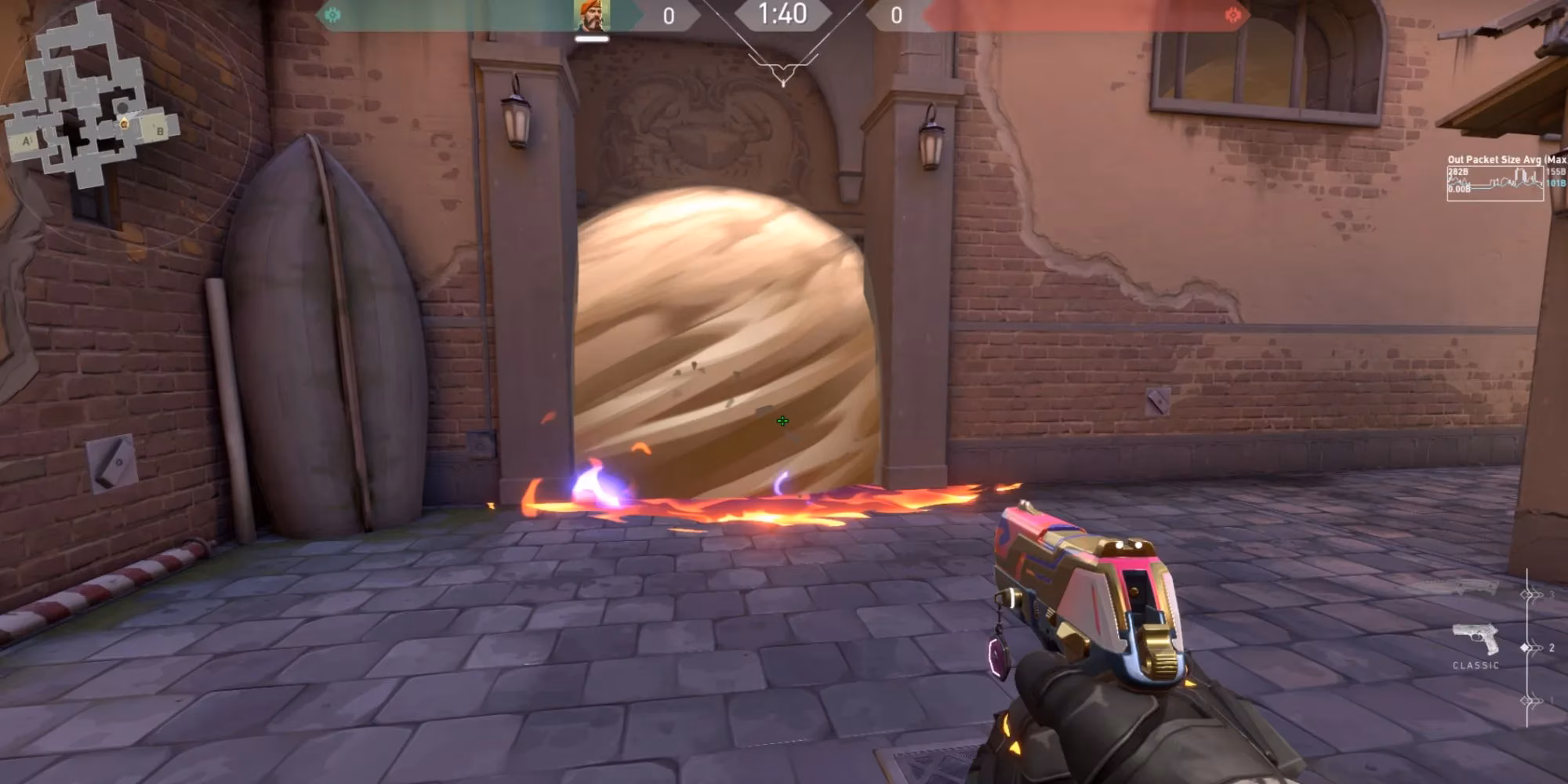Select Brimstone's agent portrait in the top bar
Image resolution: width=1568 pixels, height=784 pixels.
click(x=592, y=16)
